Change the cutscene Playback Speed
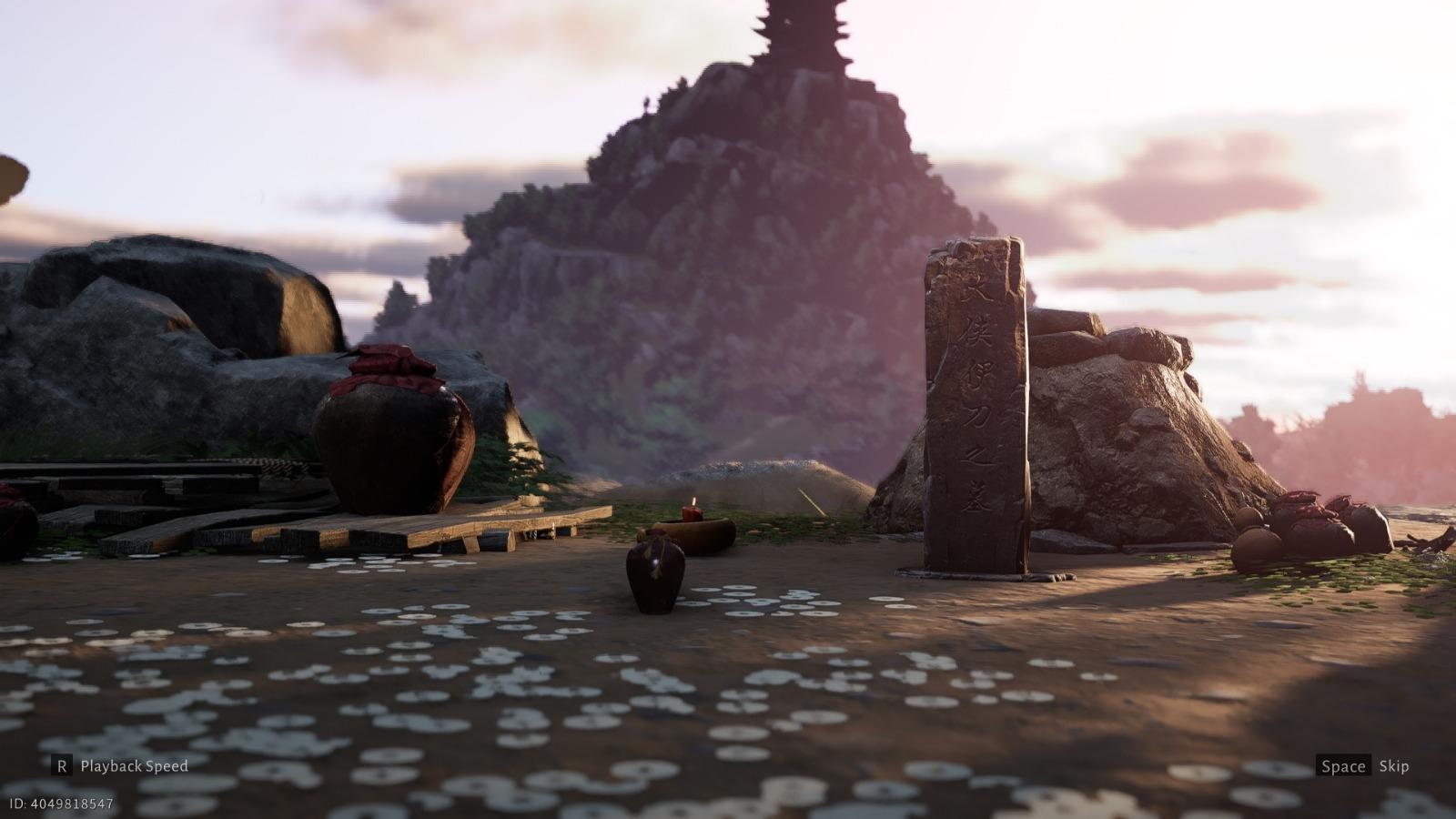 119,766
